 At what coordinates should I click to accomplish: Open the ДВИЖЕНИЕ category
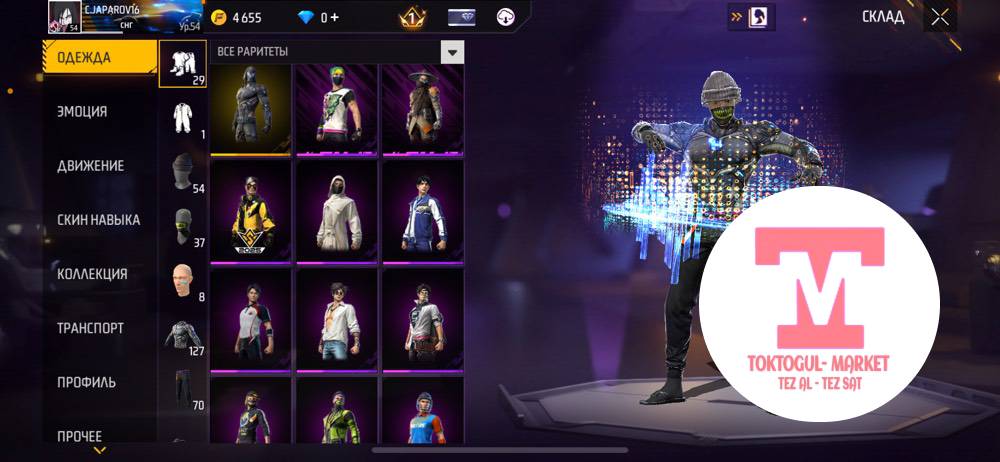coord(90,166)
